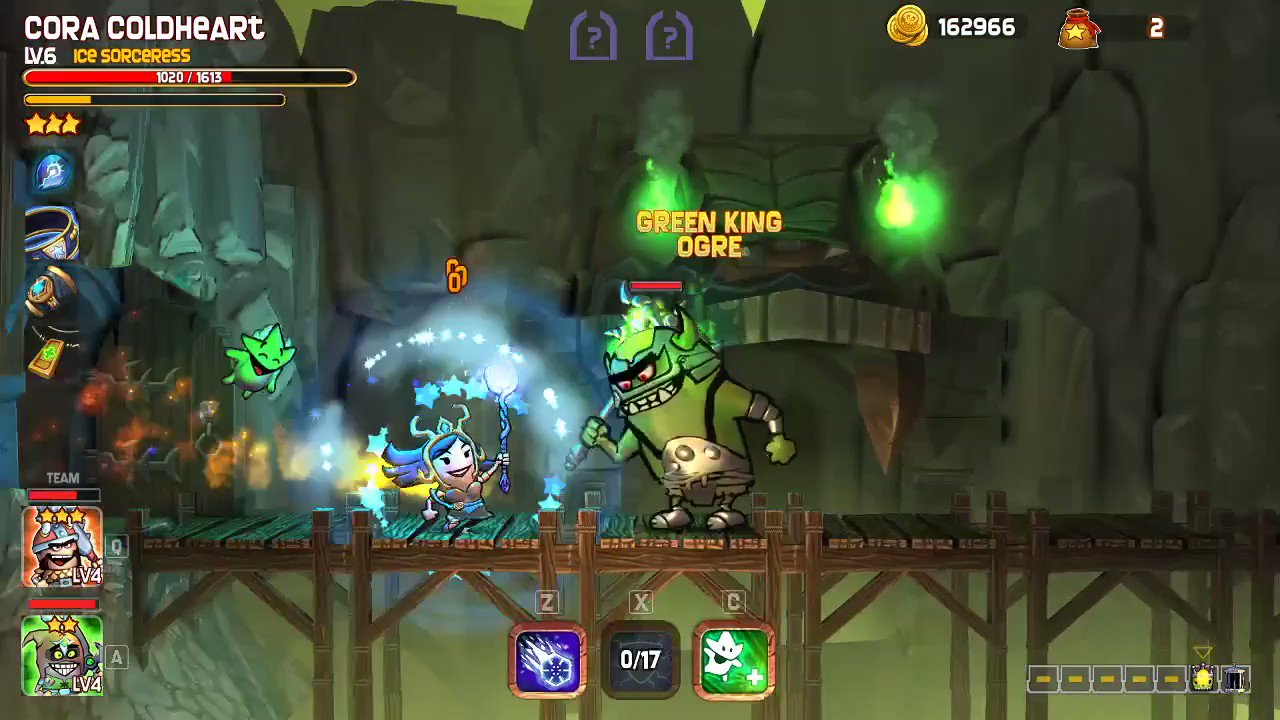
Task: Open teammate details for the A hero
Action: 116,658
